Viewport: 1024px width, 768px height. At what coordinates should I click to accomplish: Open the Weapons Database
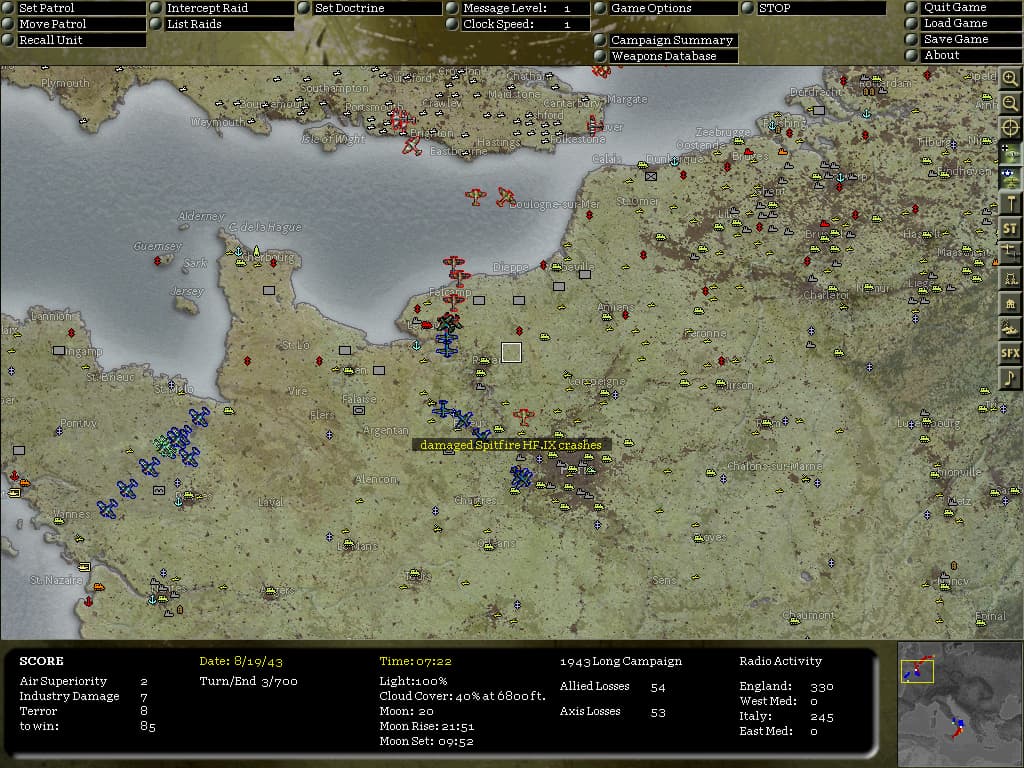pos(671,56)
